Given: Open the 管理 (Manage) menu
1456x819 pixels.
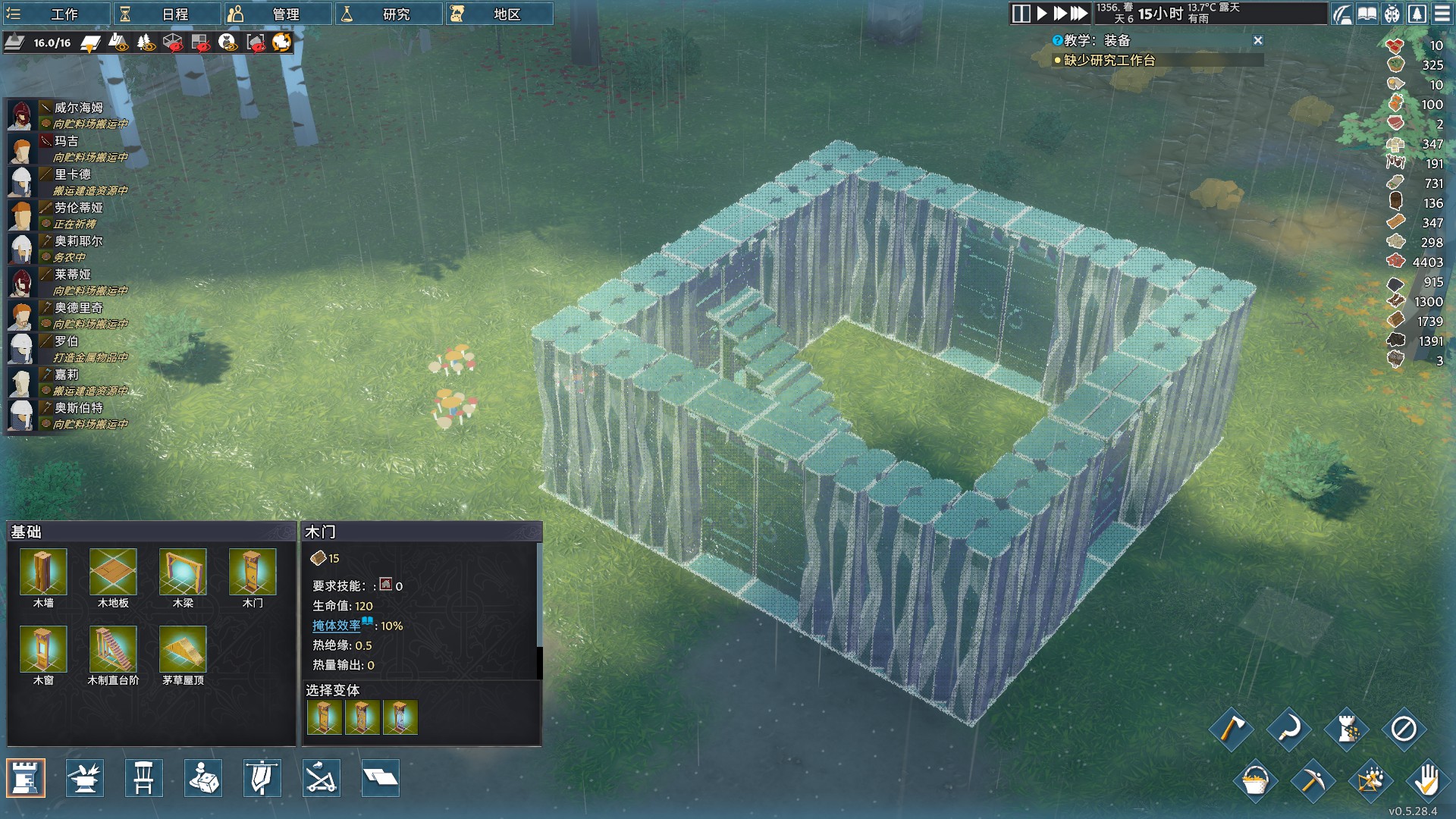Looking at the screenshot, I should [x=277, y=14].
